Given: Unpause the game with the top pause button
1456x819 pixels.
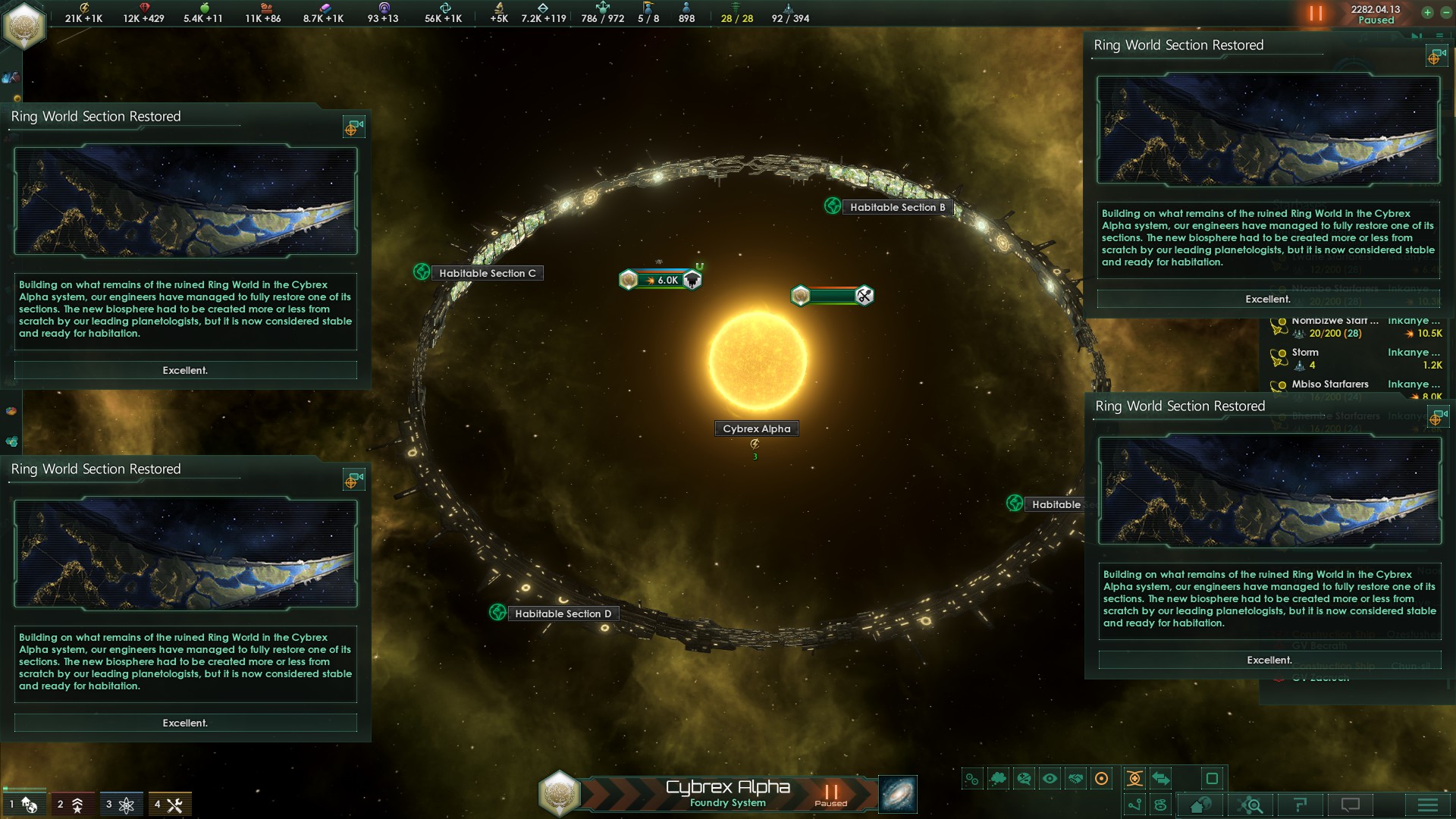Looking at the screenshot, I should tap(1316, 14).
